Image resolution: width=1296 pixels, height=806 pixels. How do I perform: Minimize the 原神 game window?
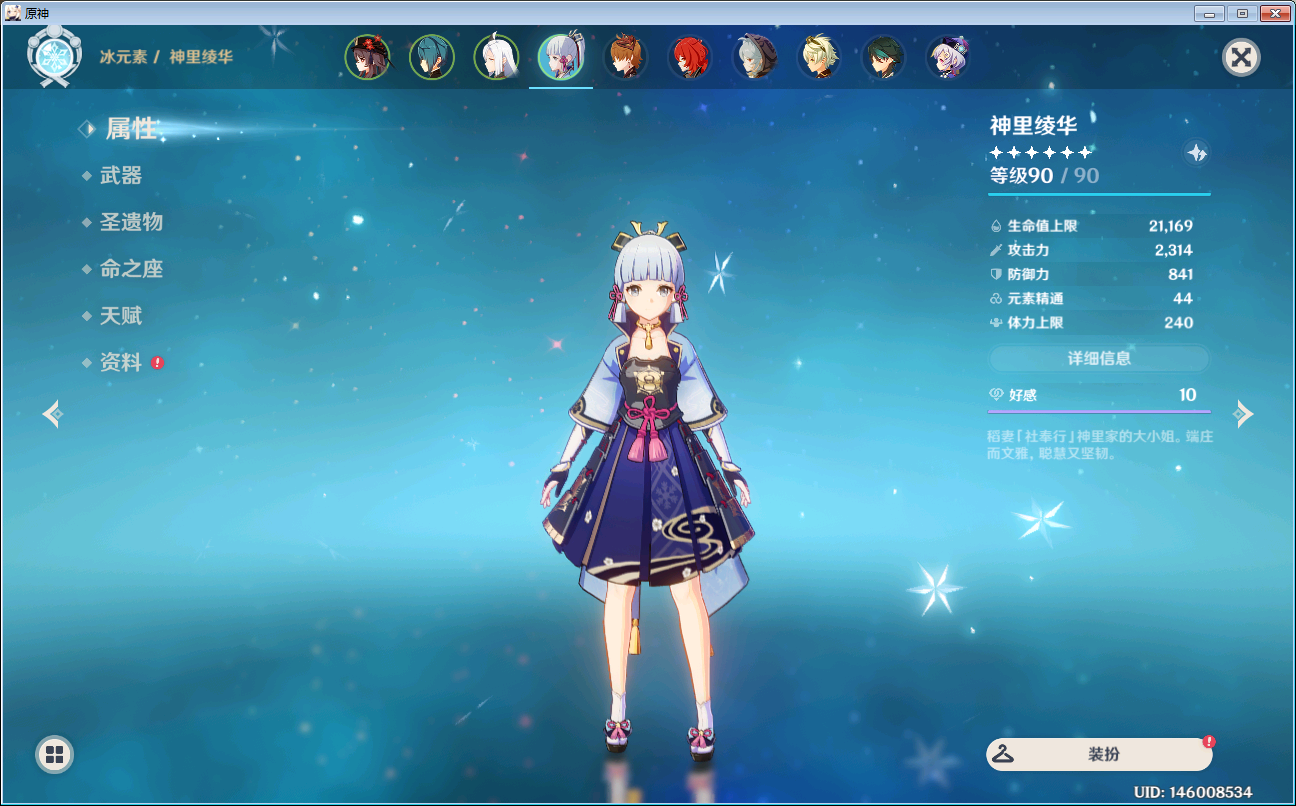(x=1209, y=14)
